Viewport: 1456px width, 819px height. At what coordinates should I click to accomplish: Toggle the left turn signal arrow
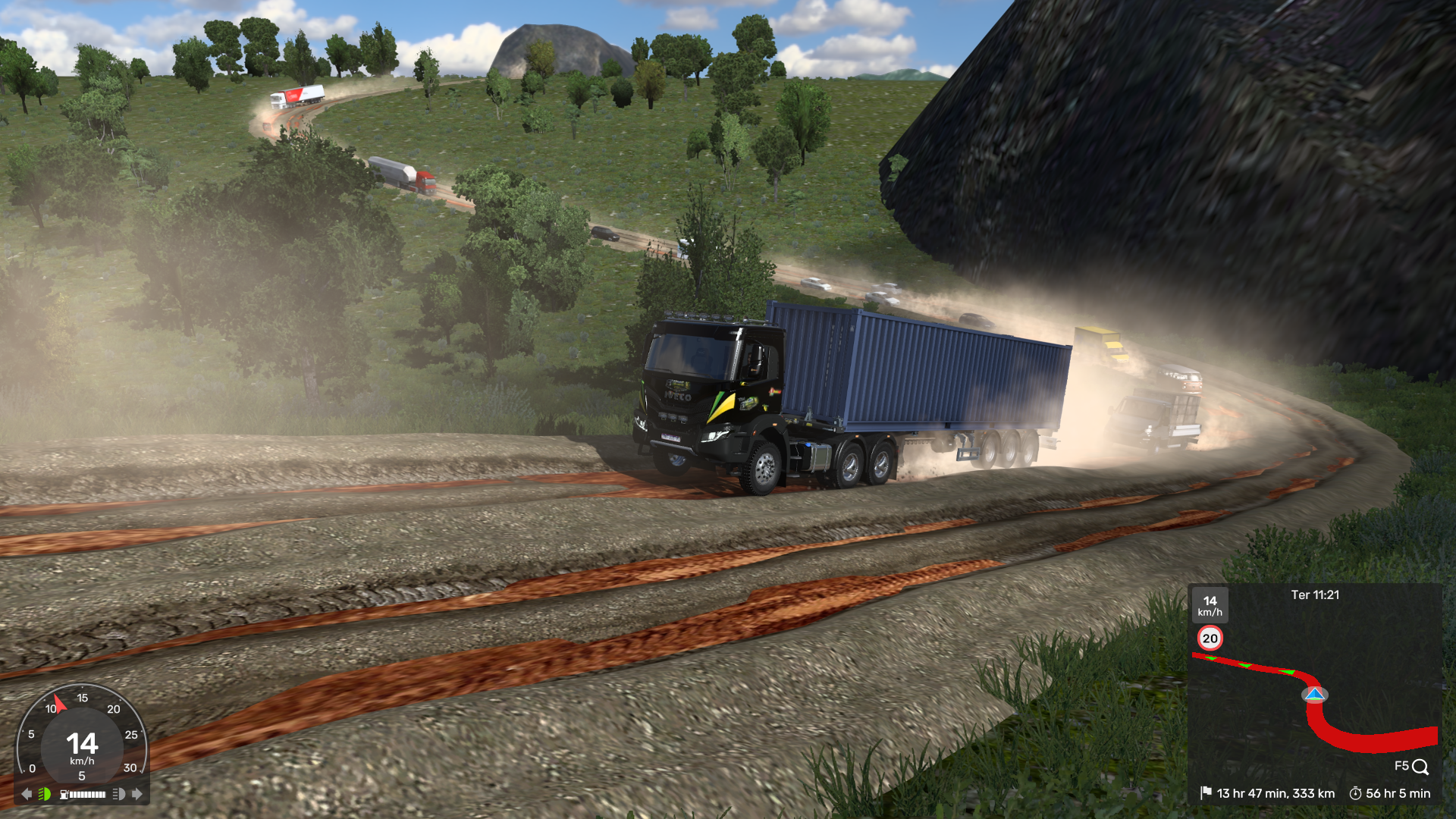click(x=27, y=794)
